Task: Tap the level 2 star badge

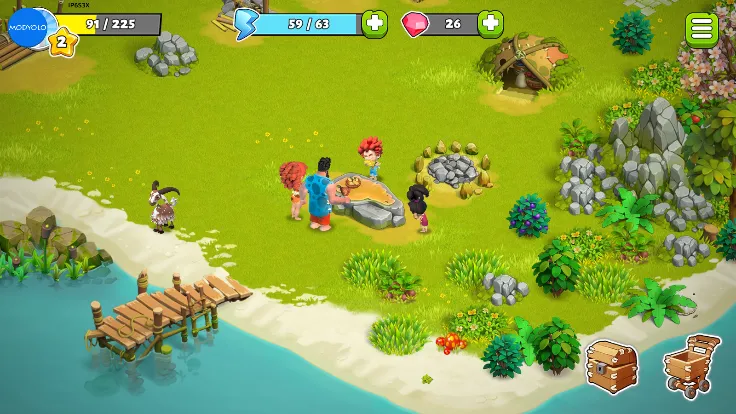Action: pos(61,41)
